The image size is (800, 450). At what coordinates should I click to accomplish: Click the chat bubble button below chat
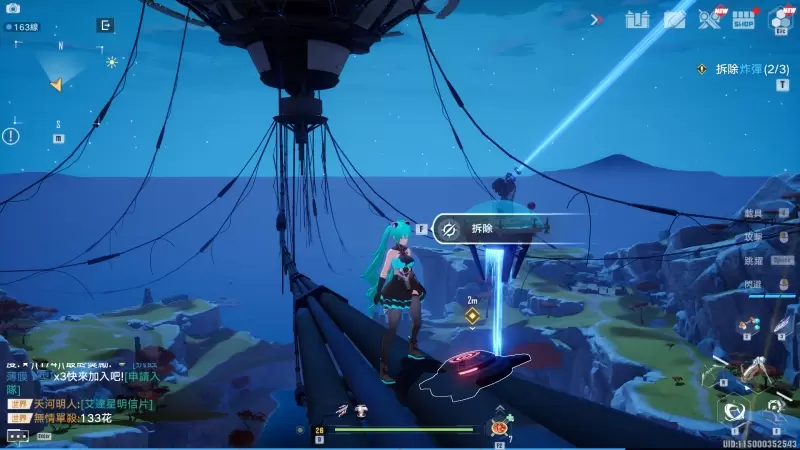(17, 436)
